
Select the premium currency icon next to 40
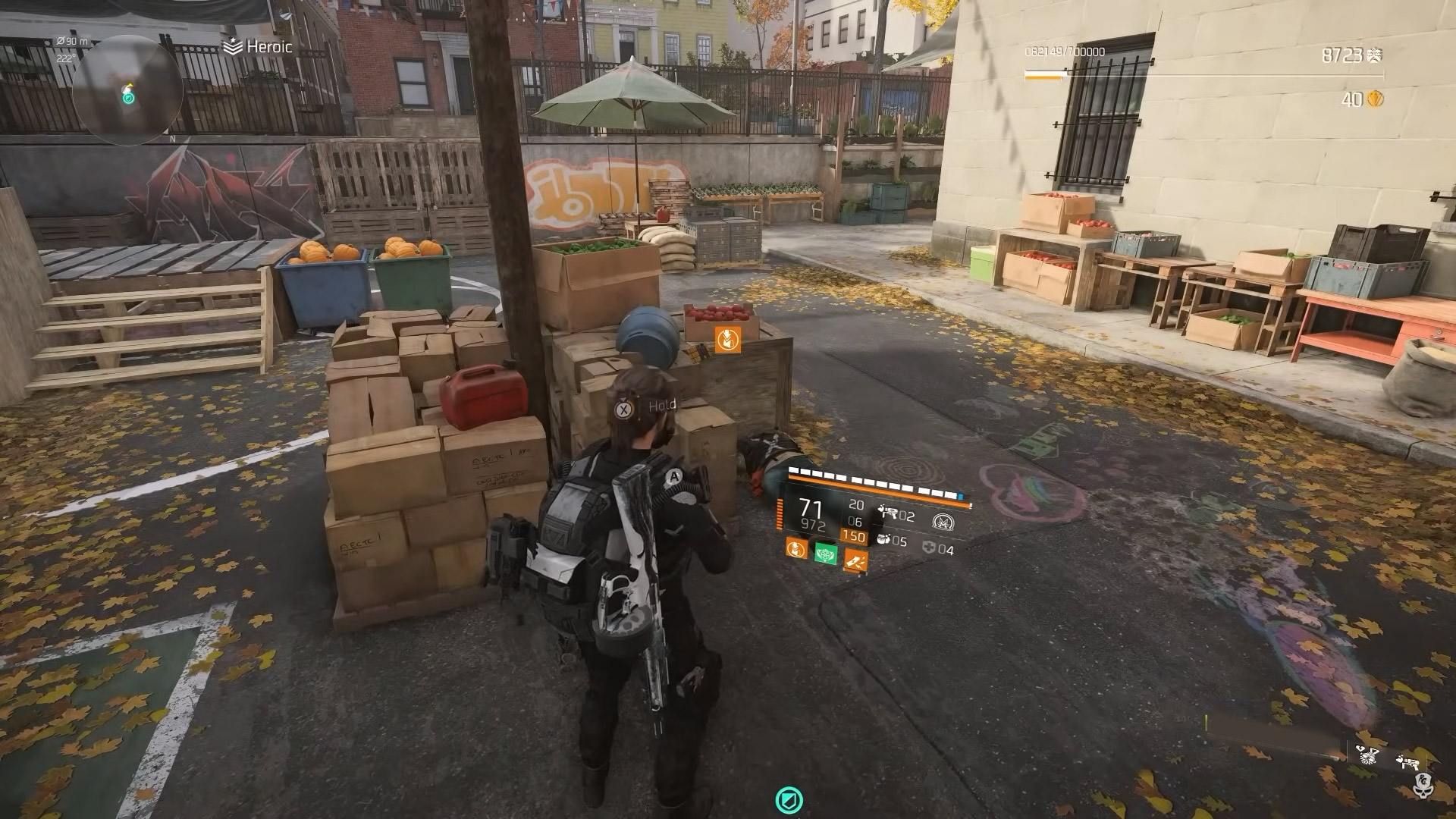coord(1375,99)
